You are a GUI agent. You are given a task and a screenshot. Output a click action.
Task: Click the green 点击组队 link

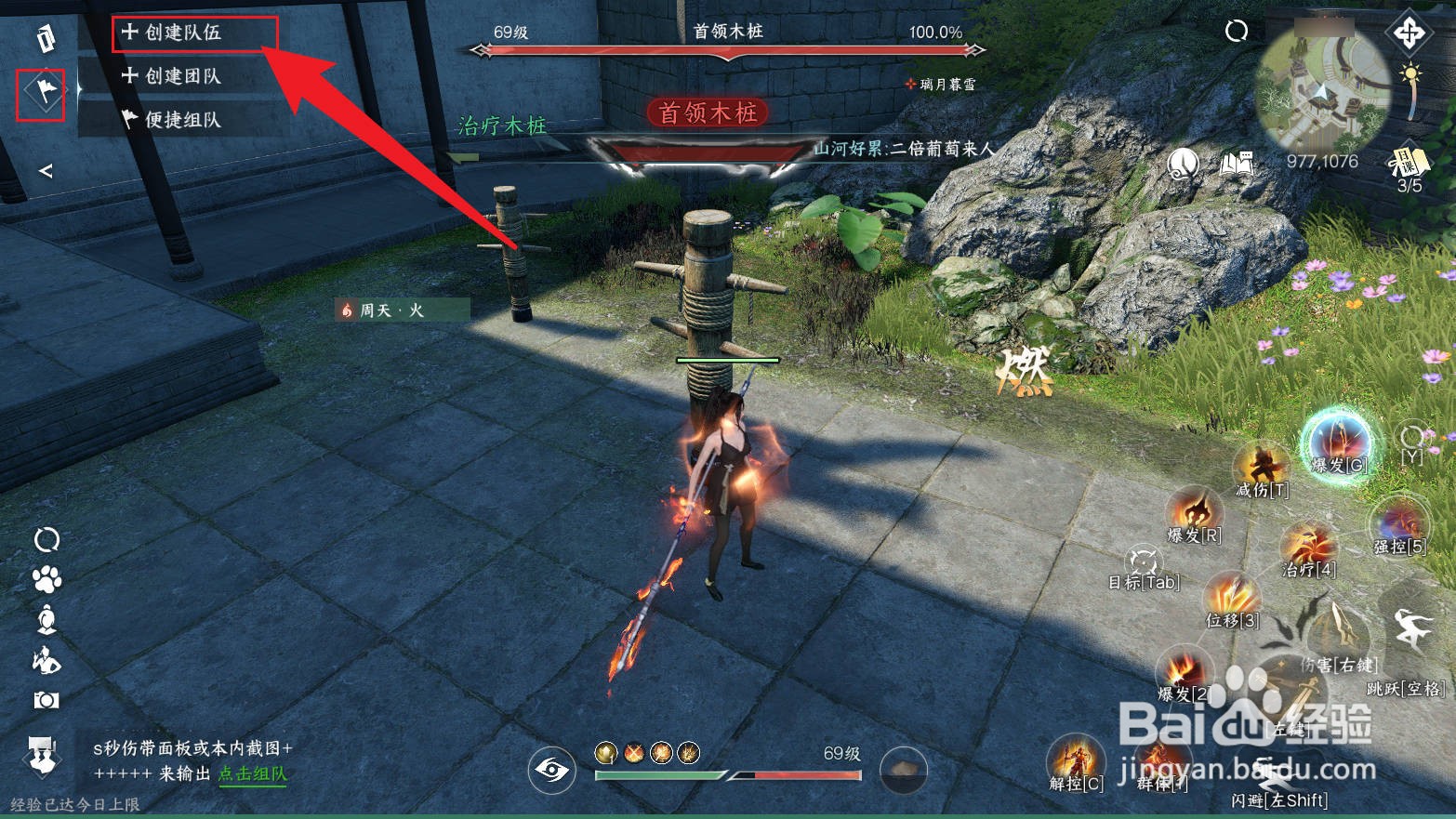(251, 773)
